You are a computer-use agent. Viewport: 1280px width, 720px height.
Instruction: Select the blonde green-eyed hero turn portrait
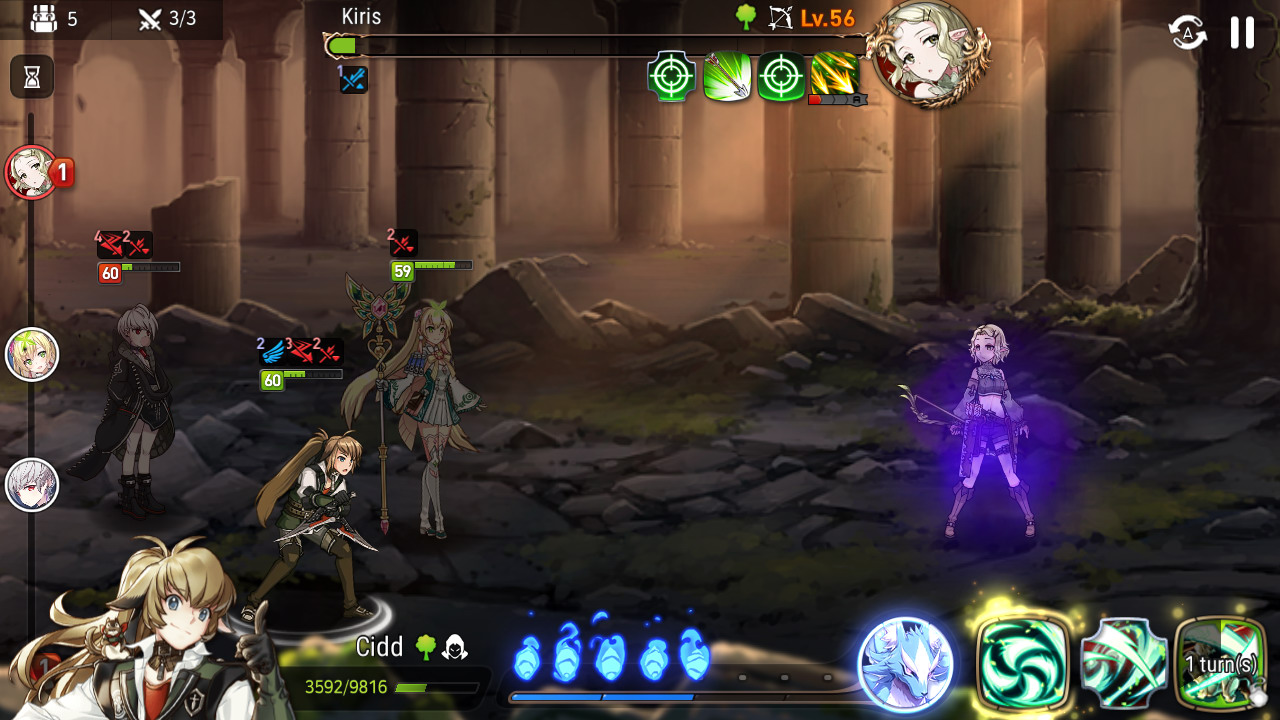click(32, 355)
